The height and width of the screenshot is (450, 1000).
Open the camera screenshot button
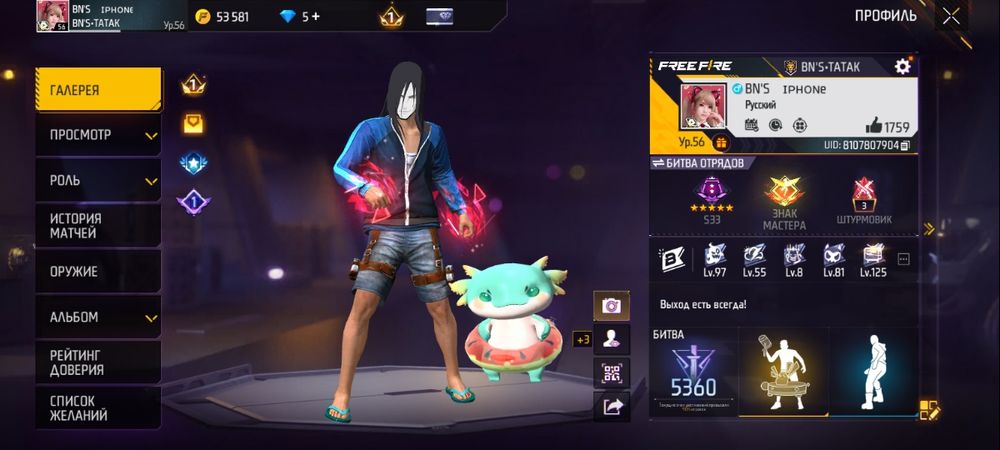coord(611,305)
